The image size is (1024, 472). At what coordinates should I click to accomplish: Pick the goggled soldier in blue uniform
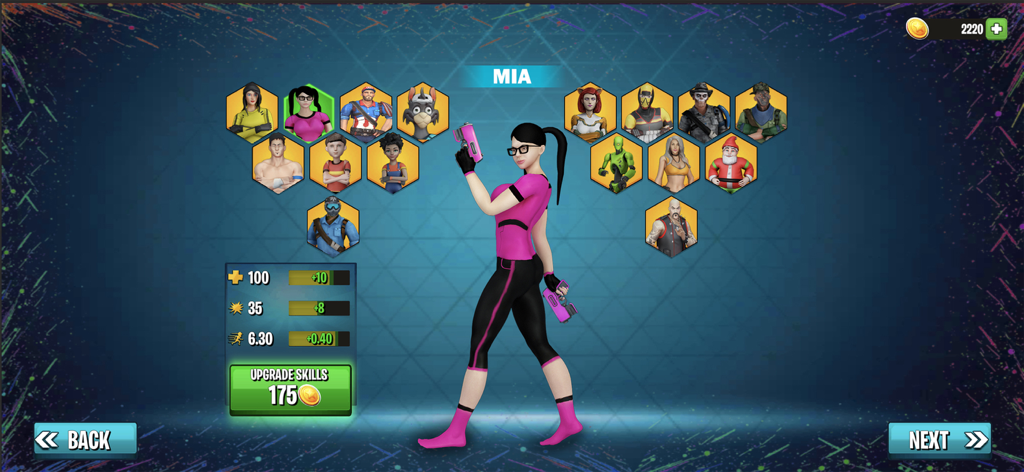(333, 225)
